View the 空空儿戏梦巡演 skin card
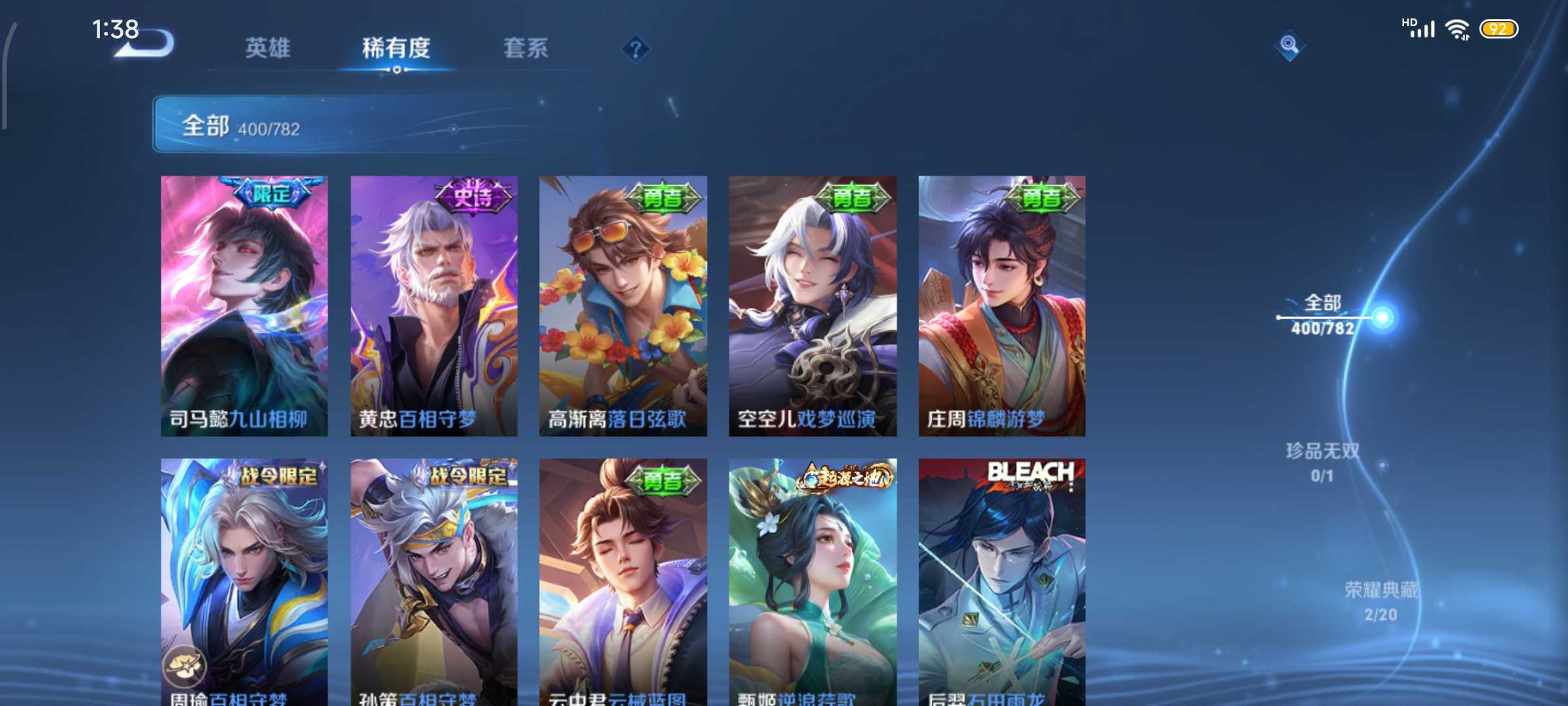Viewport: 1568px width, 706px height. 812,305
